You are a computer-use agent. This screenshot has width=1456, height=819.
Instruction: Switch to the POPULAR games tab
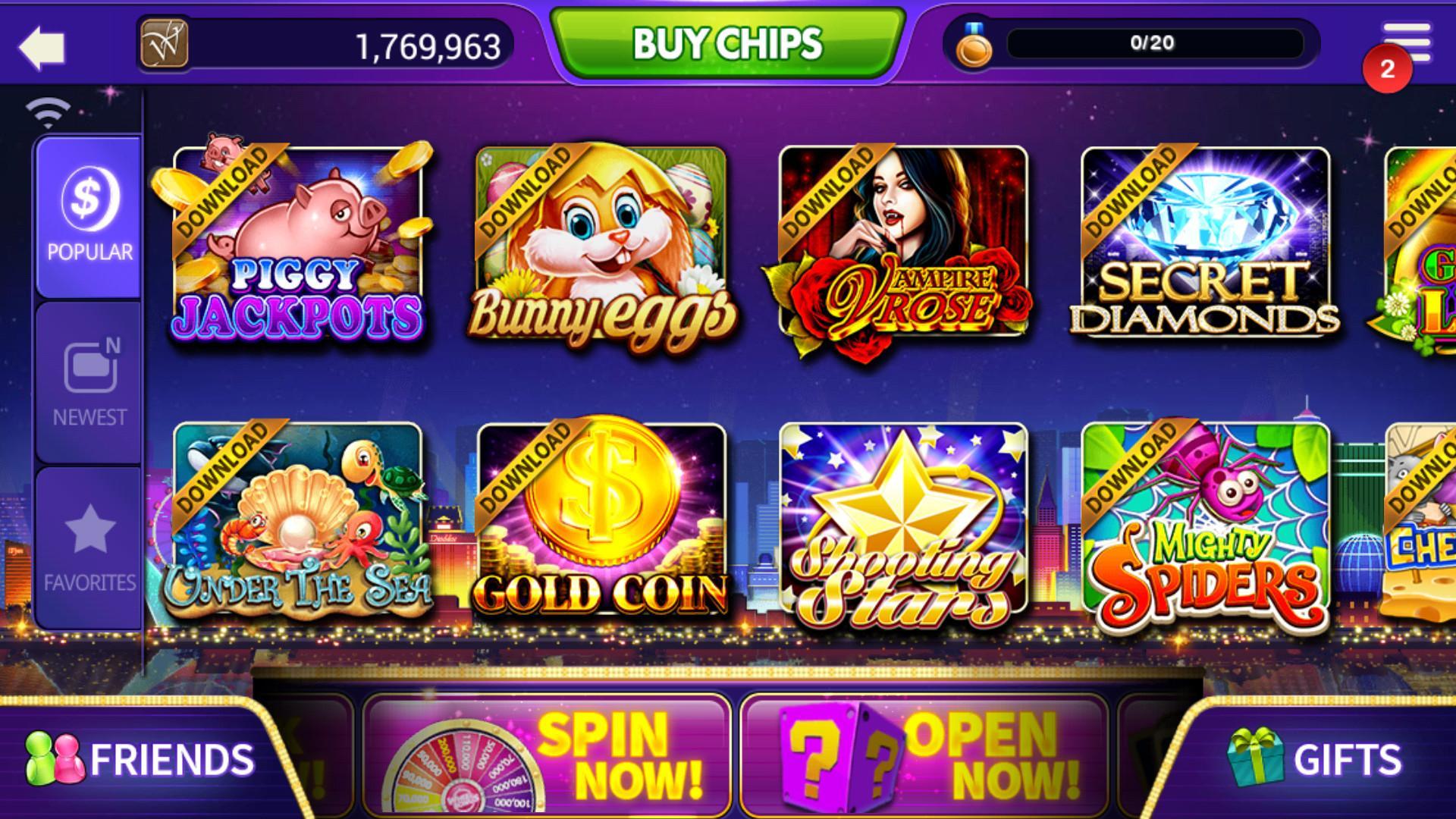tap(89, 220)
